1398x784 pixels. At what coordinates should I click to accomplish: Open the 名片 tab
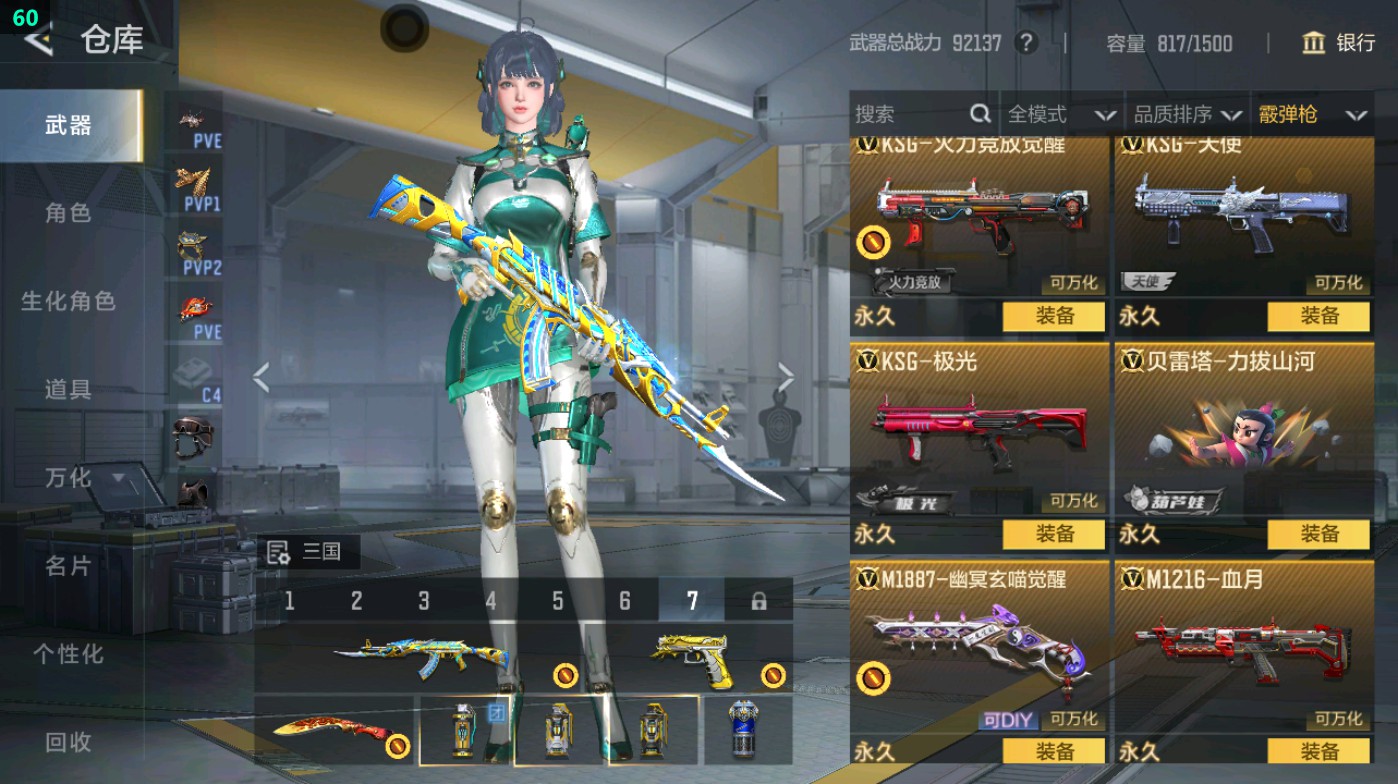(68, 566)
